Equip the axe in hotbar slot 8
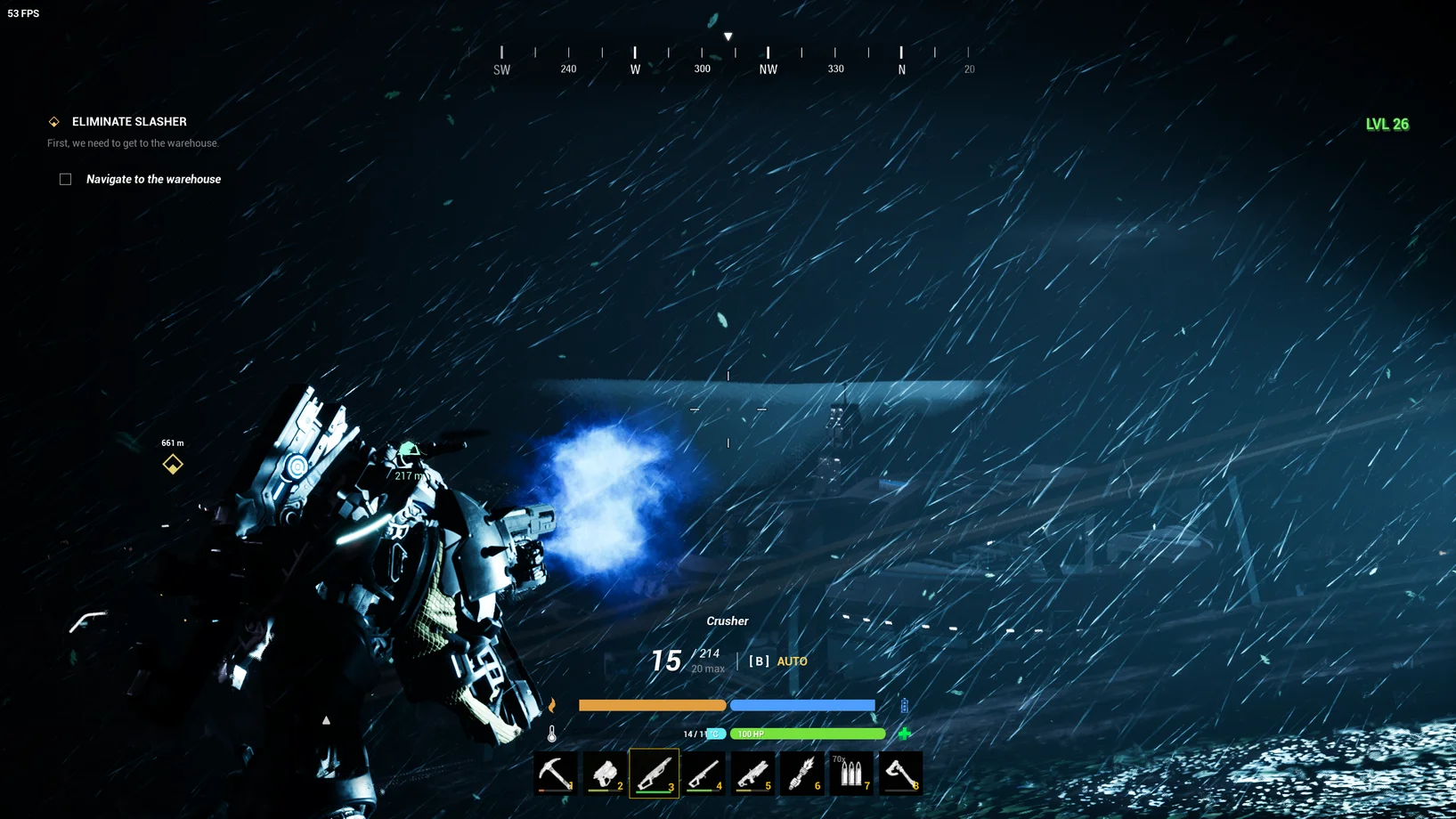 click(900, 773)
